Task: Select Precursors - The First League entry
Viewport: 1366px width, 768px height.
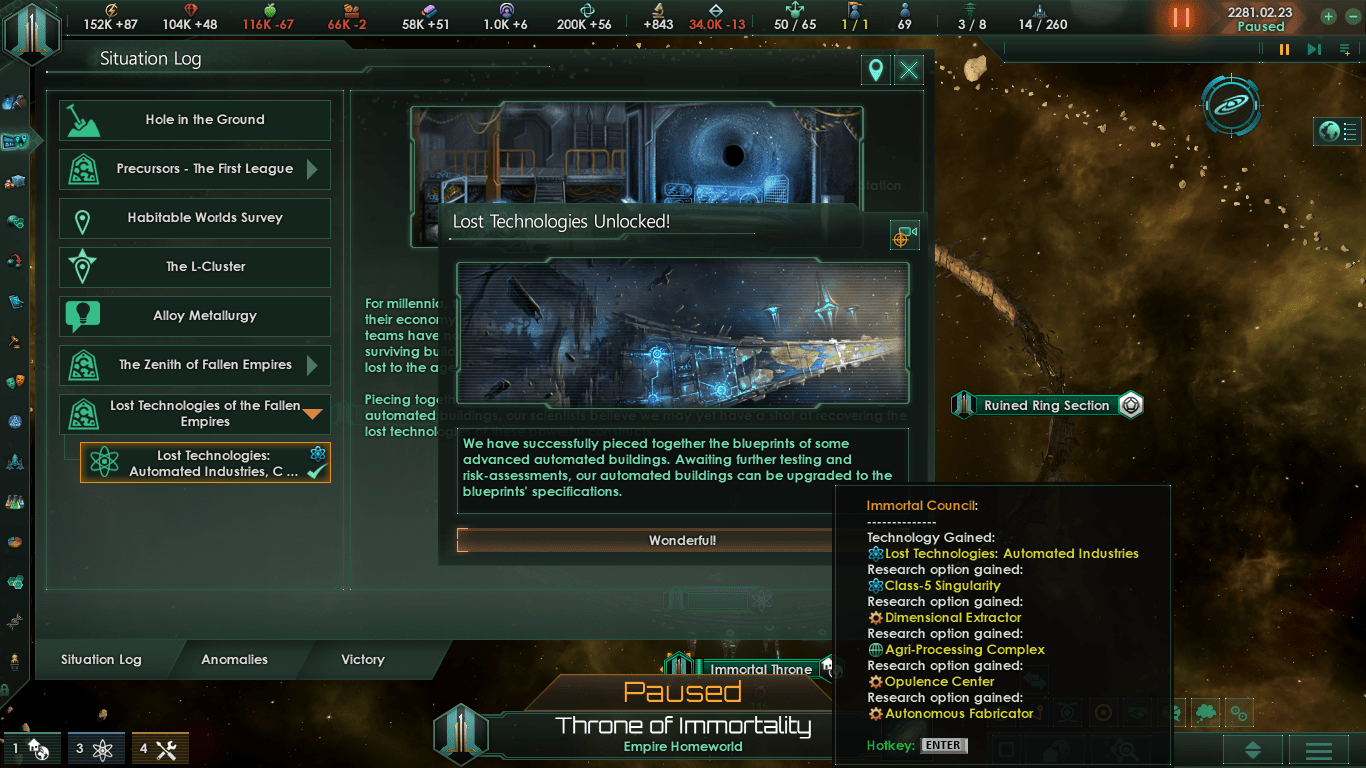Action: [x=195, y=169]
